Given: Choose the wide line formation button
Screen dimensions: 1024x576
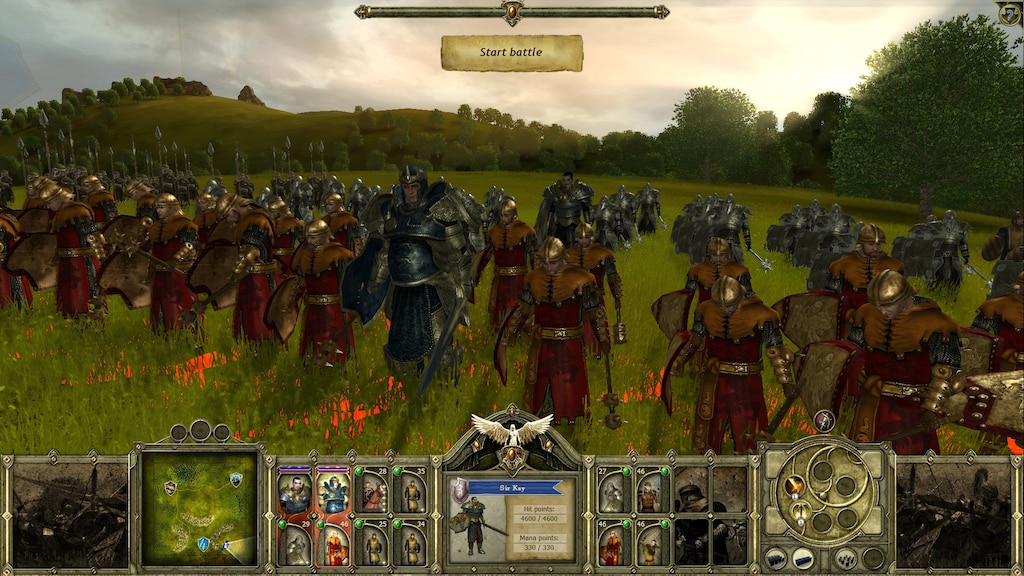Looking at the screenshot, I should click(803, 559).
